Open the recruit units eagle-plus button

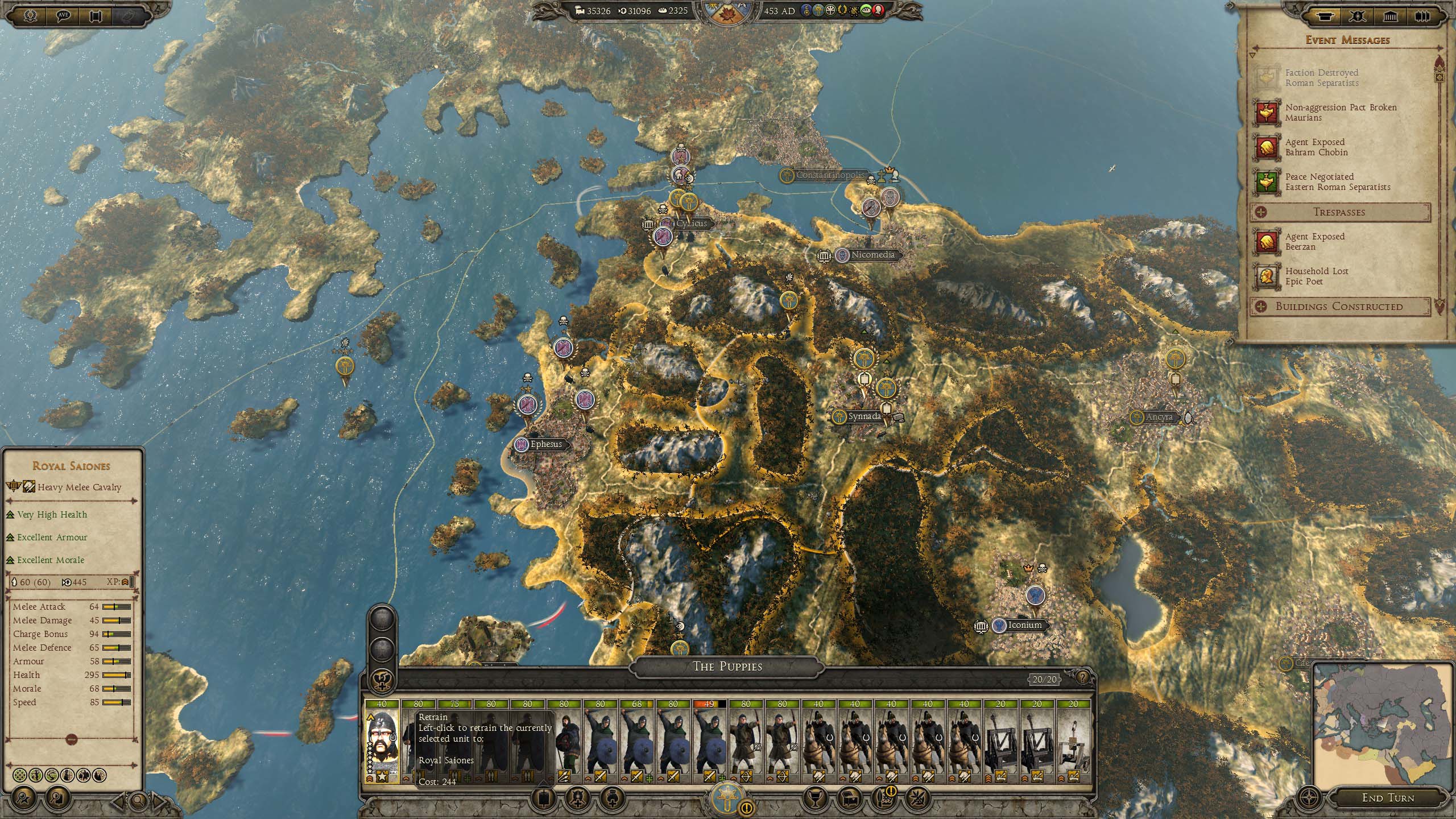(382, 680)
